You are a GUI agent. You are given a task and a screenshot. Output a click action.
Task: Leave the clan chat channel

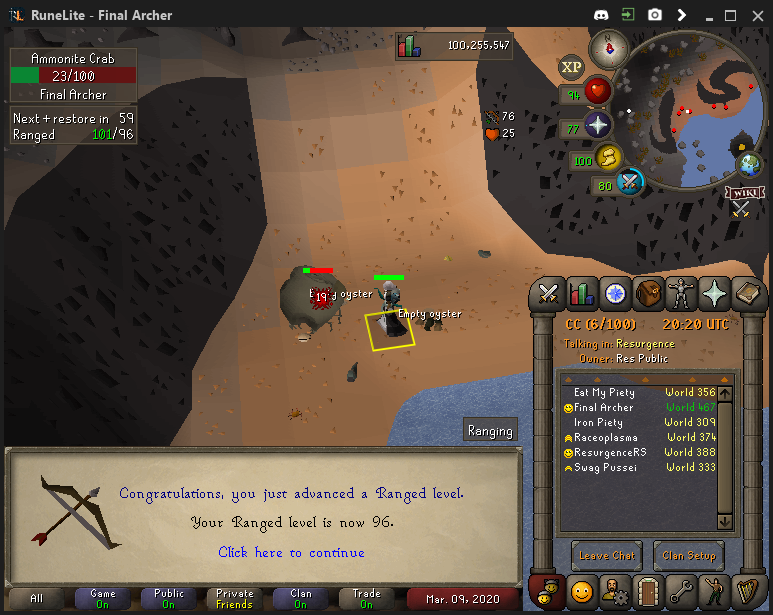click(606, 556)
